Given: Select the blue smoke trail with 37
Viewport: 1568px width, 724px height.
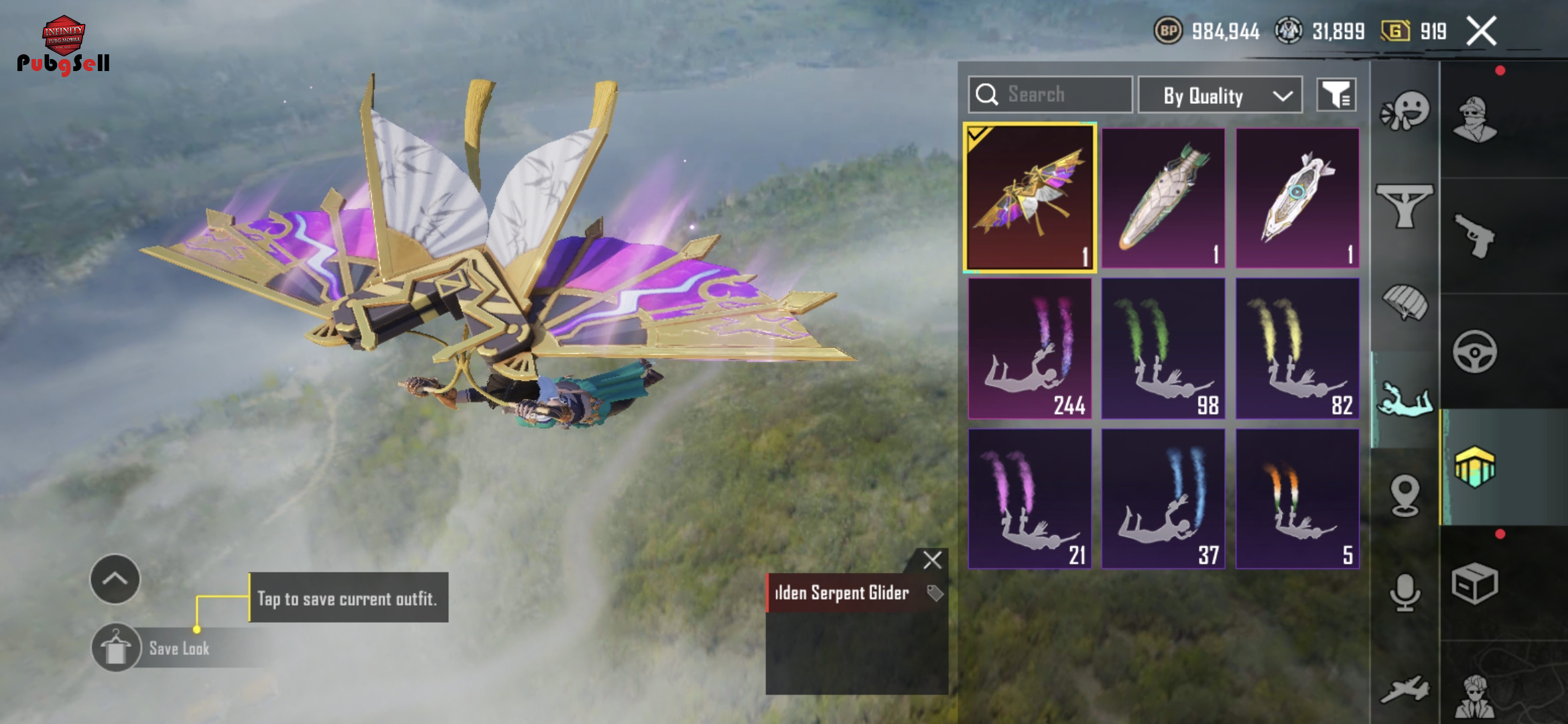Looking at the screenshot, I should 1163,499.
